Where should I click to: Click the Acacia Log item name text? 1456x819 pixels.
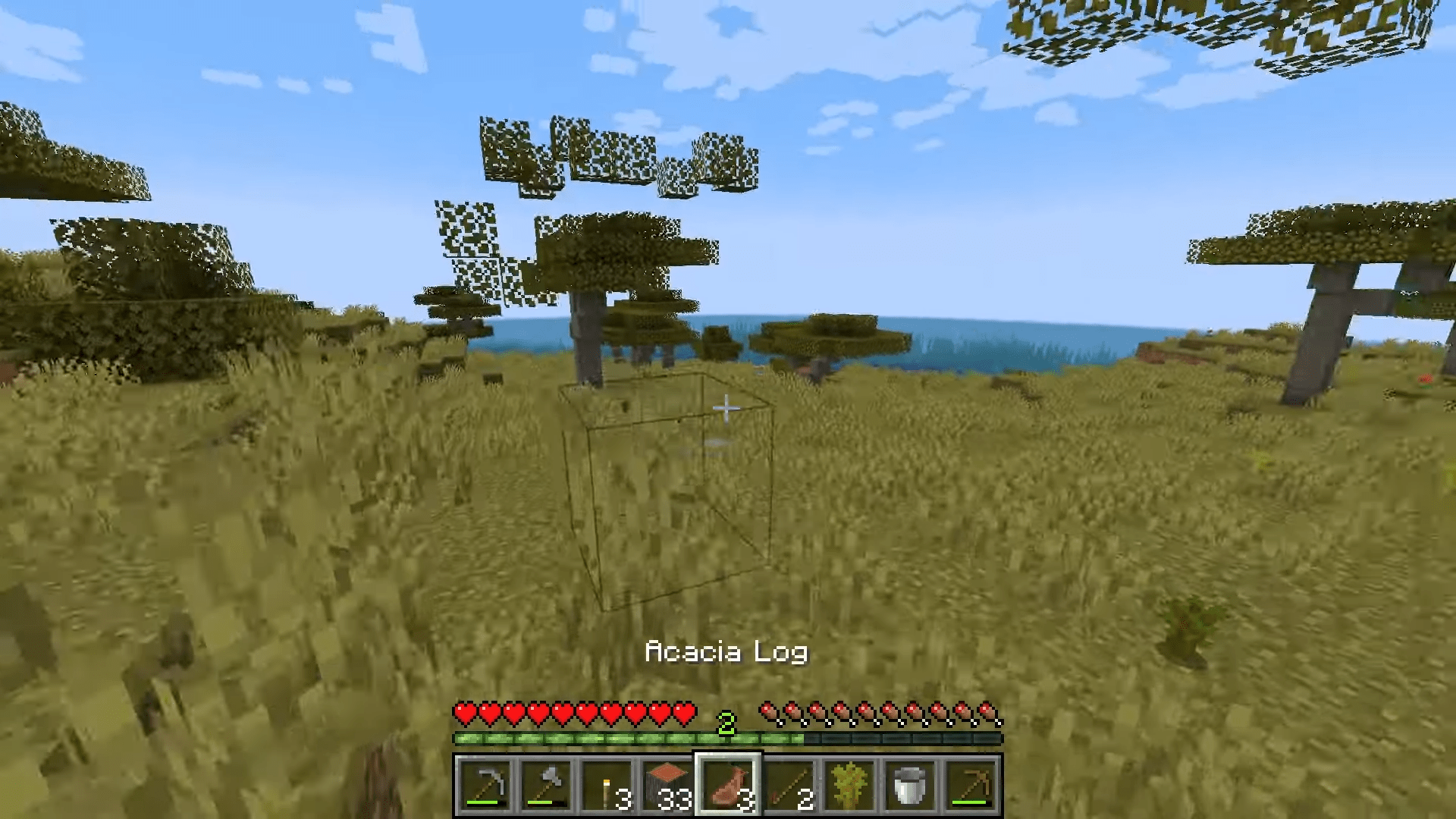(x=726, y=651)
